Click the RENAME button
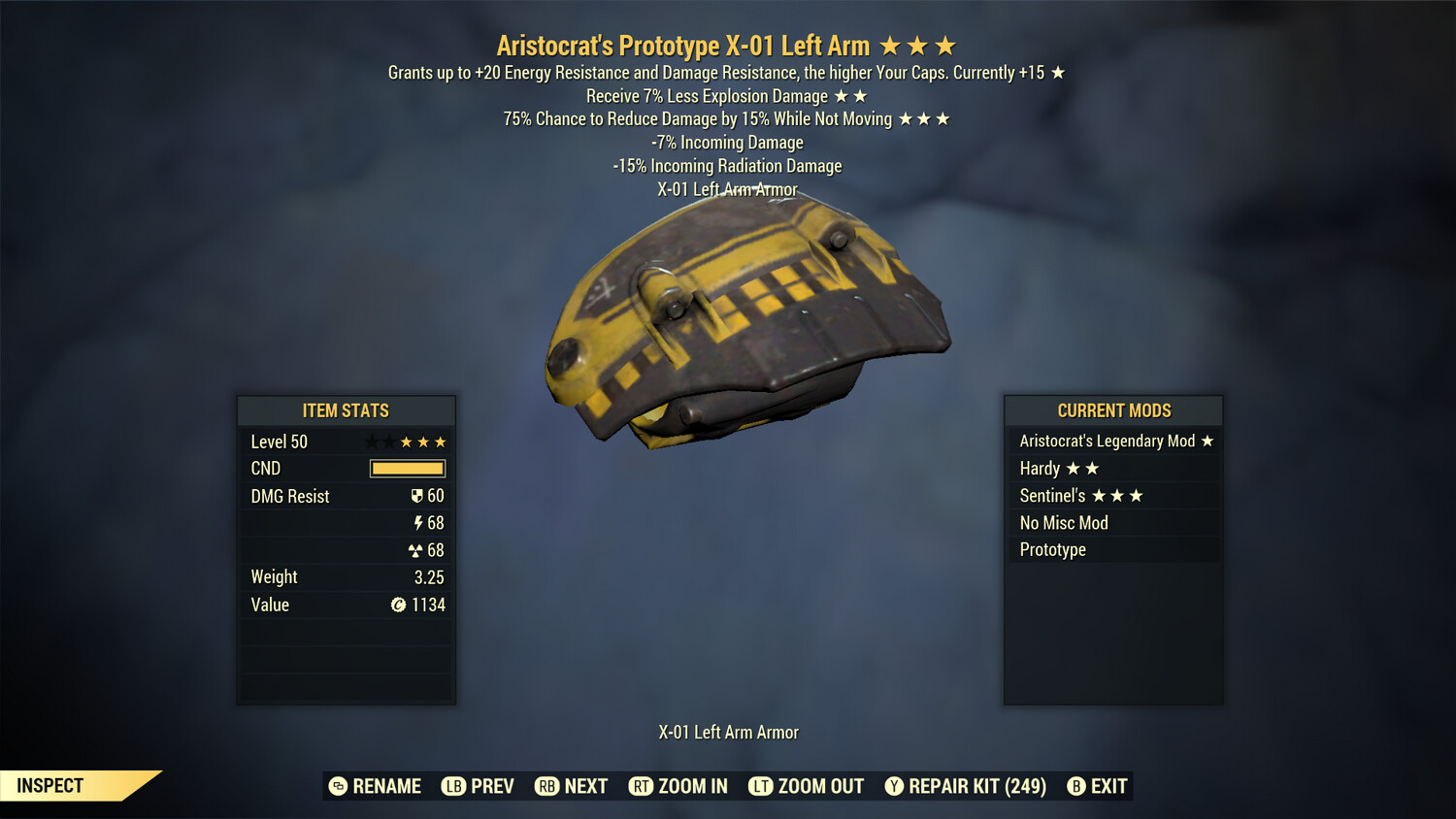This screenshot has height=819, width=1456. [x=377, y=786]
